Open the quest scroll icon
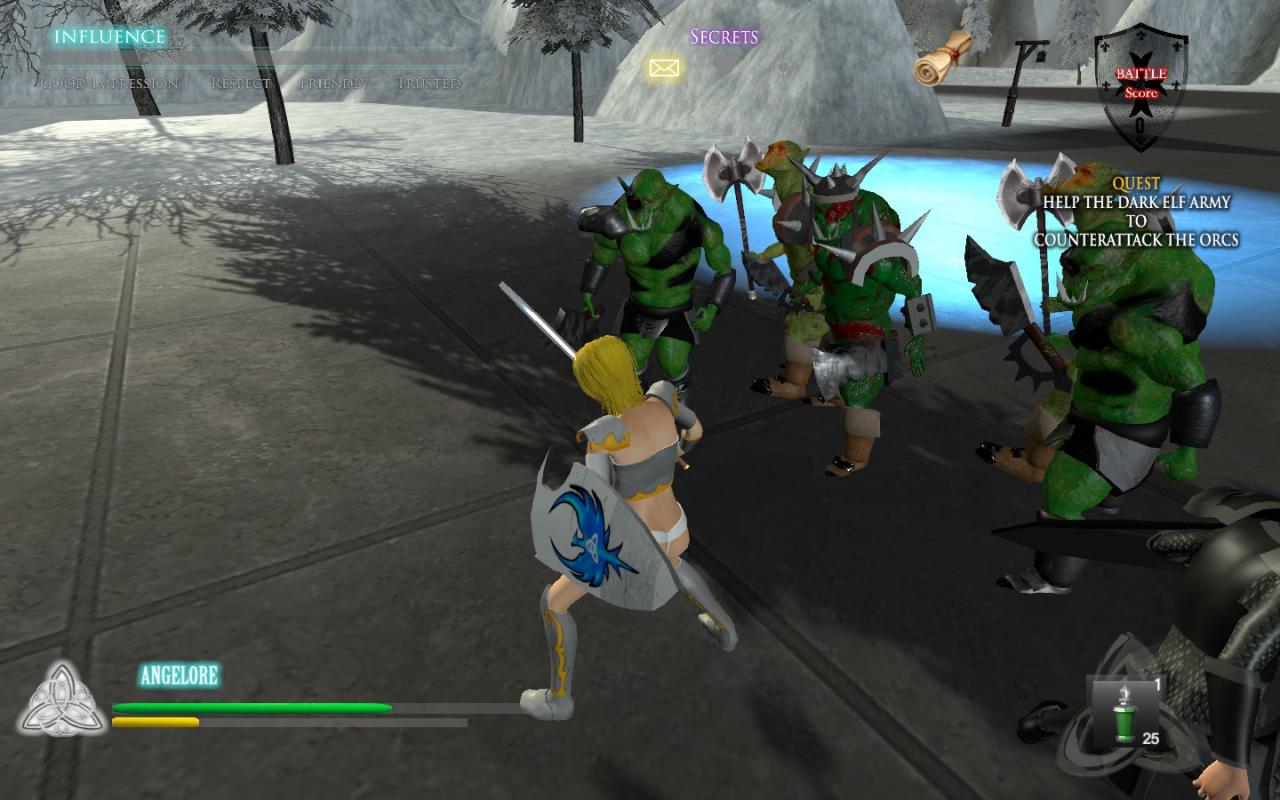The height and width of the screenshot is (800, 1280). coord(943,58)
